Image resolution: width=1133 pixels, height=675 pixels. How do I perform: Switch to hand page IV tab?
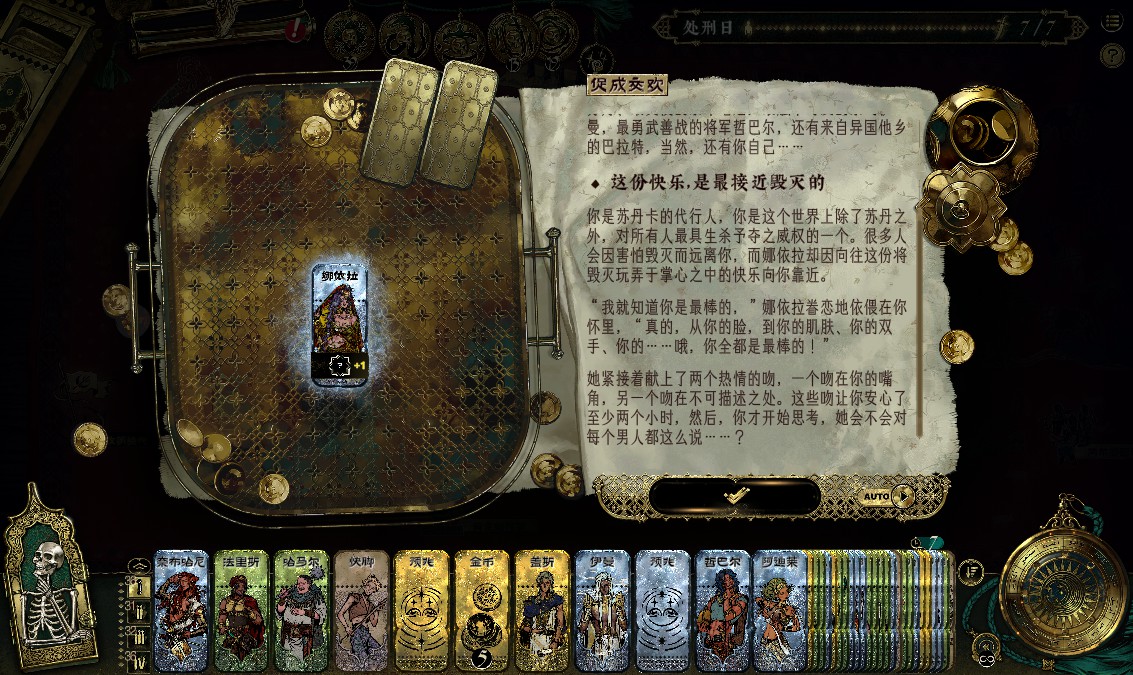click(138, 661)
